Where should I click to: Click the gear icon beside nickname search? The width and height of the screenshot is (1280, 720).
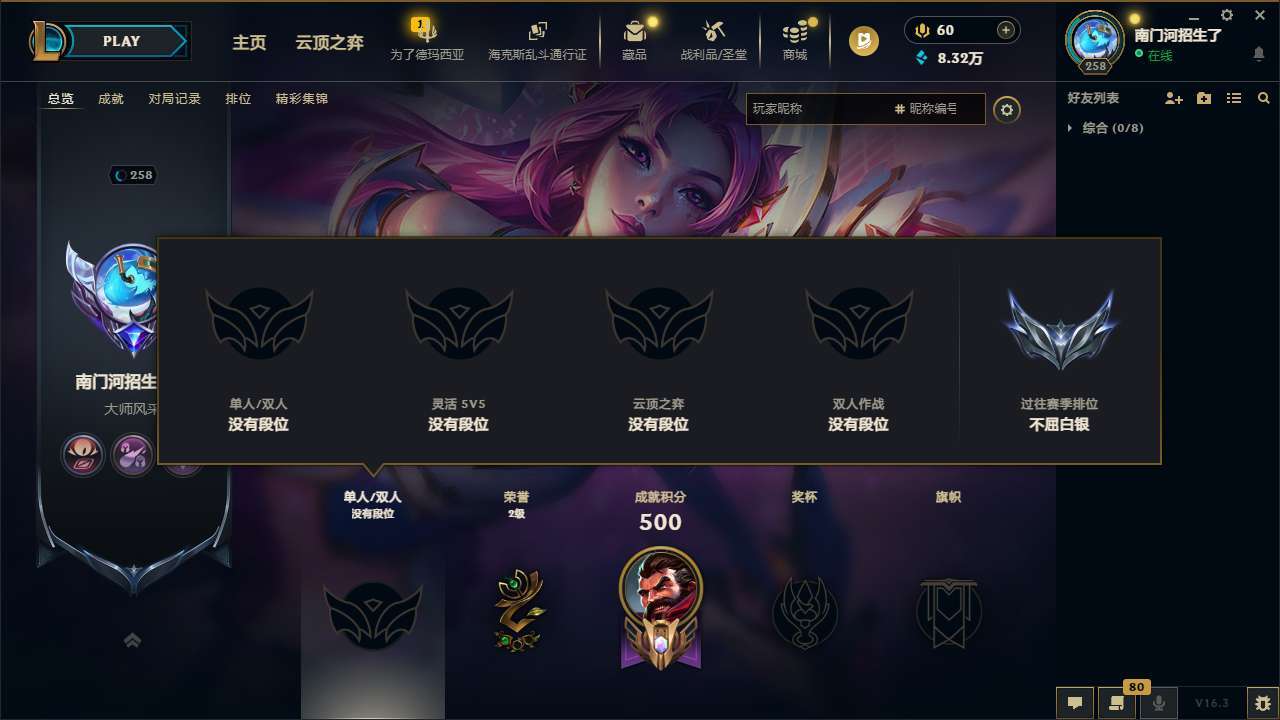tap(1006, 110)
